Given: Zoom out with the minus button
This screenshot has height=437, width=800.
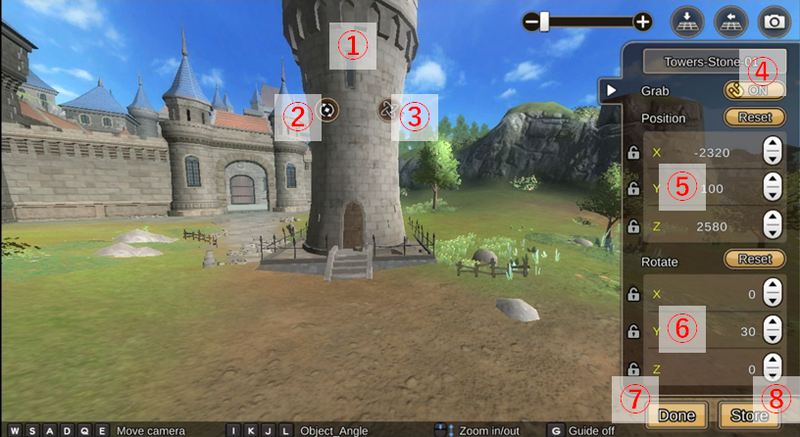Looking at the screenshot, I should (531, 21).
